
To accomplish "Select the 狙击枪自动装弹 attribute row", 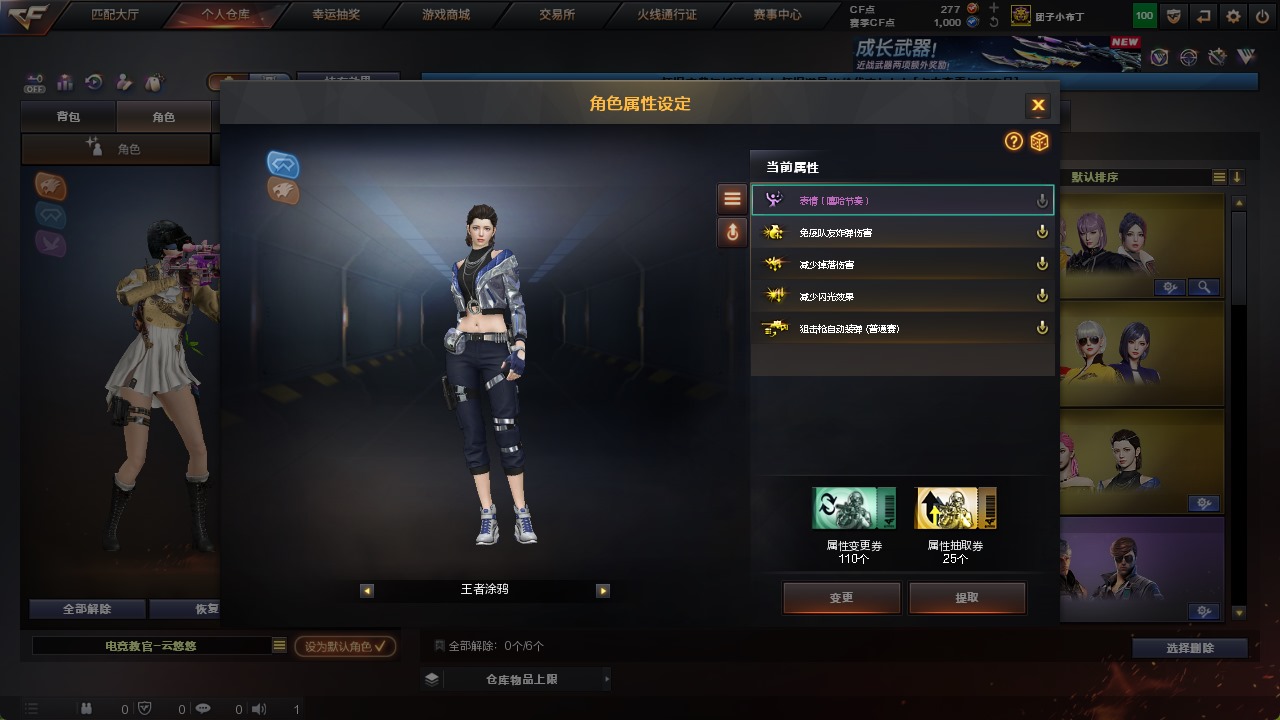I will [x=902, y=328].
